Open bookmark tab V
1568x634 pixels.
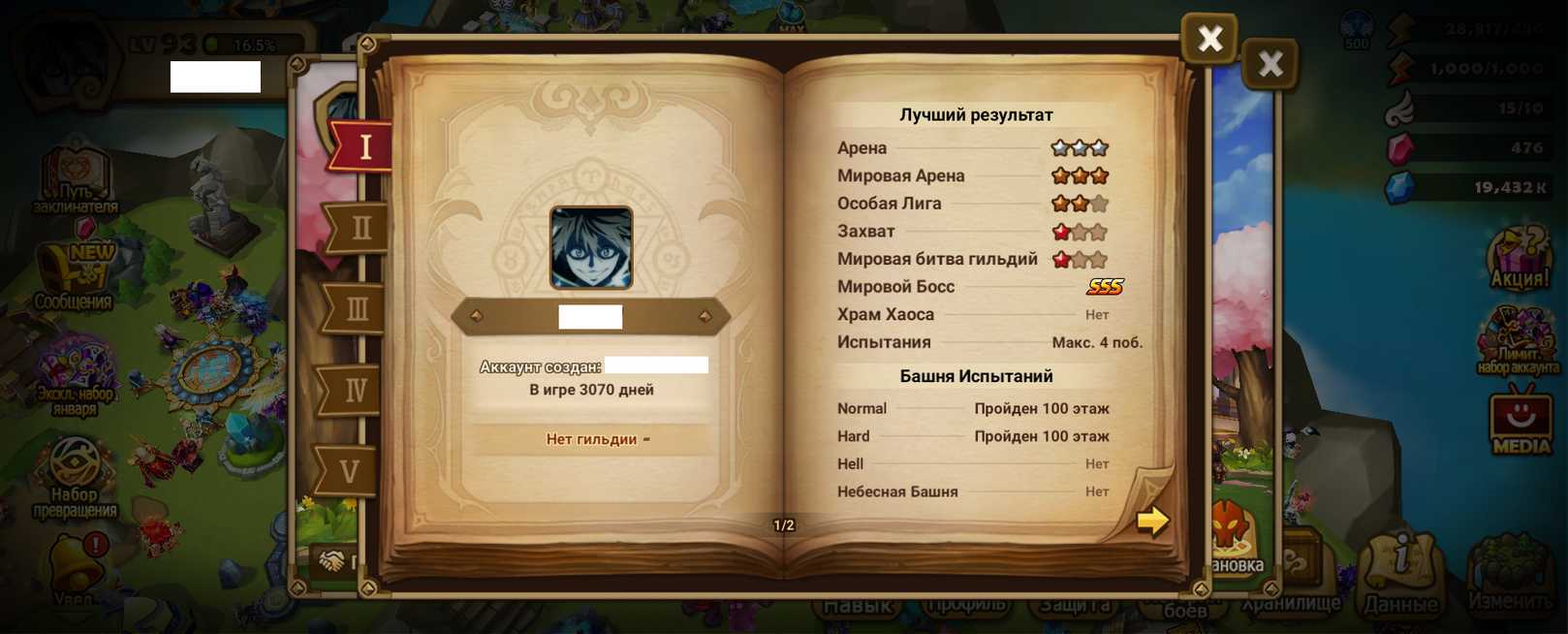350,471
